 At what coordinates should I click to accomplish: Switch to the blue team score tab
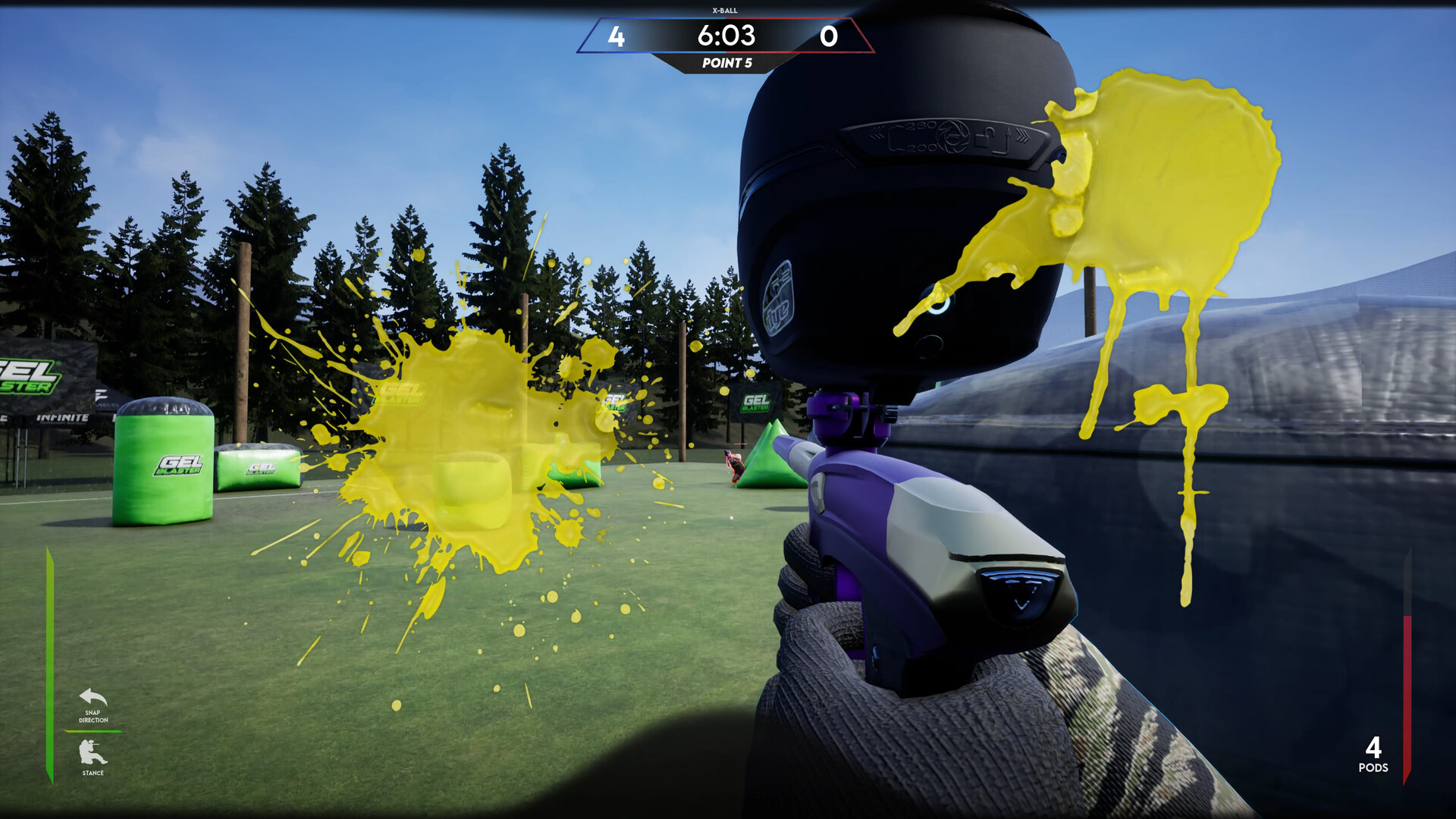tap(616, 36)
